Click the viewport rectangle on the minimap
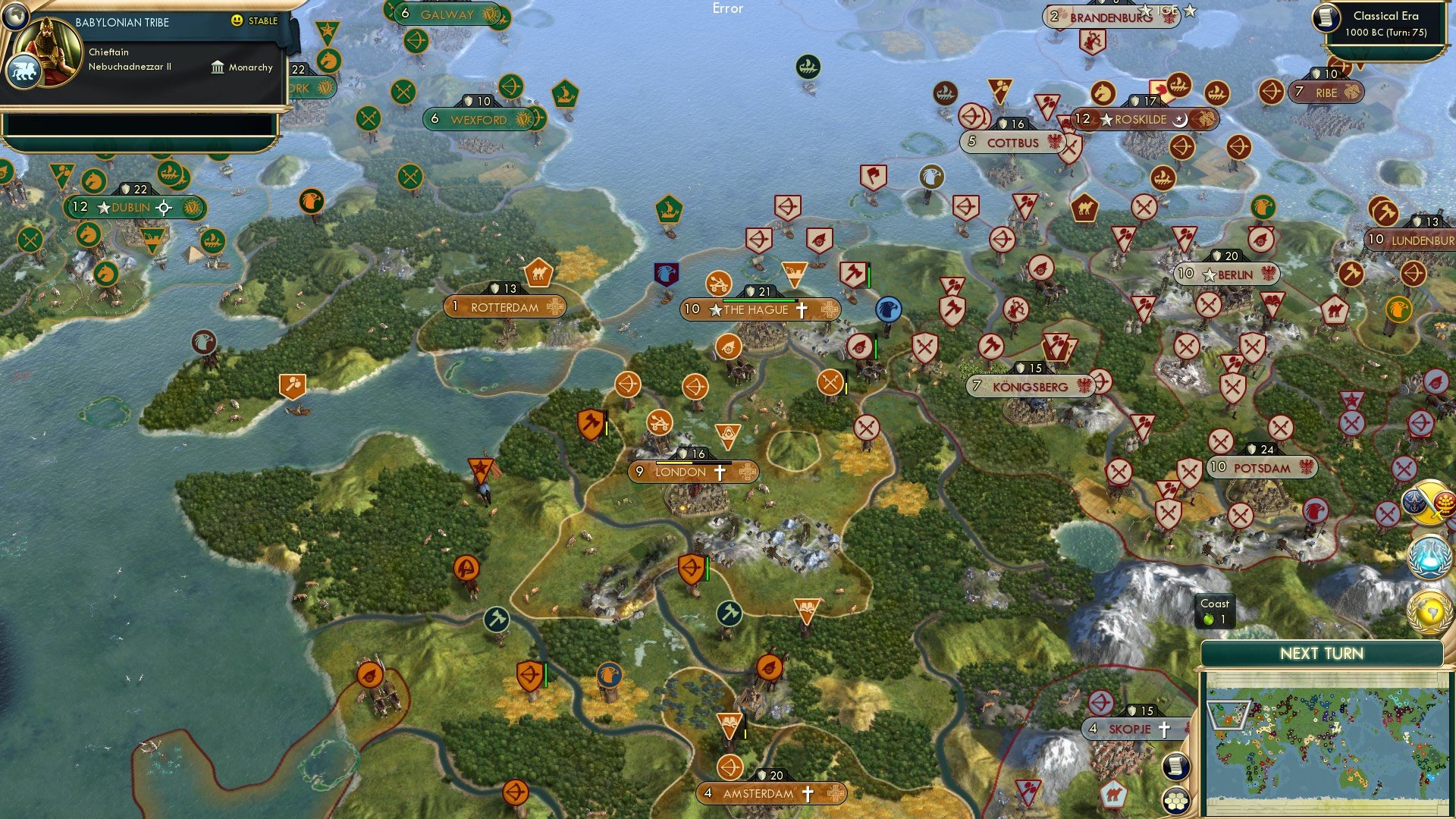 click(1228, 716)
